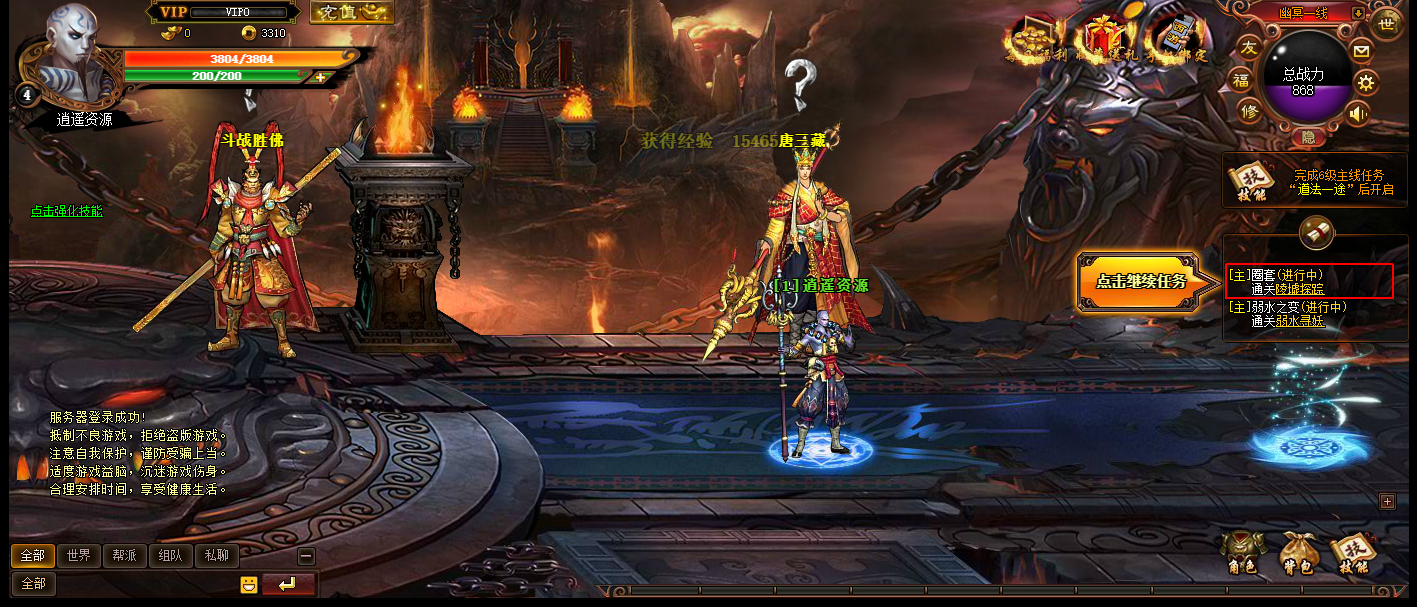This screenshot has width=1417, height=607.
Task: Click the 充值 recharge button
Action: pyautogui.click(x=351, y=12)
